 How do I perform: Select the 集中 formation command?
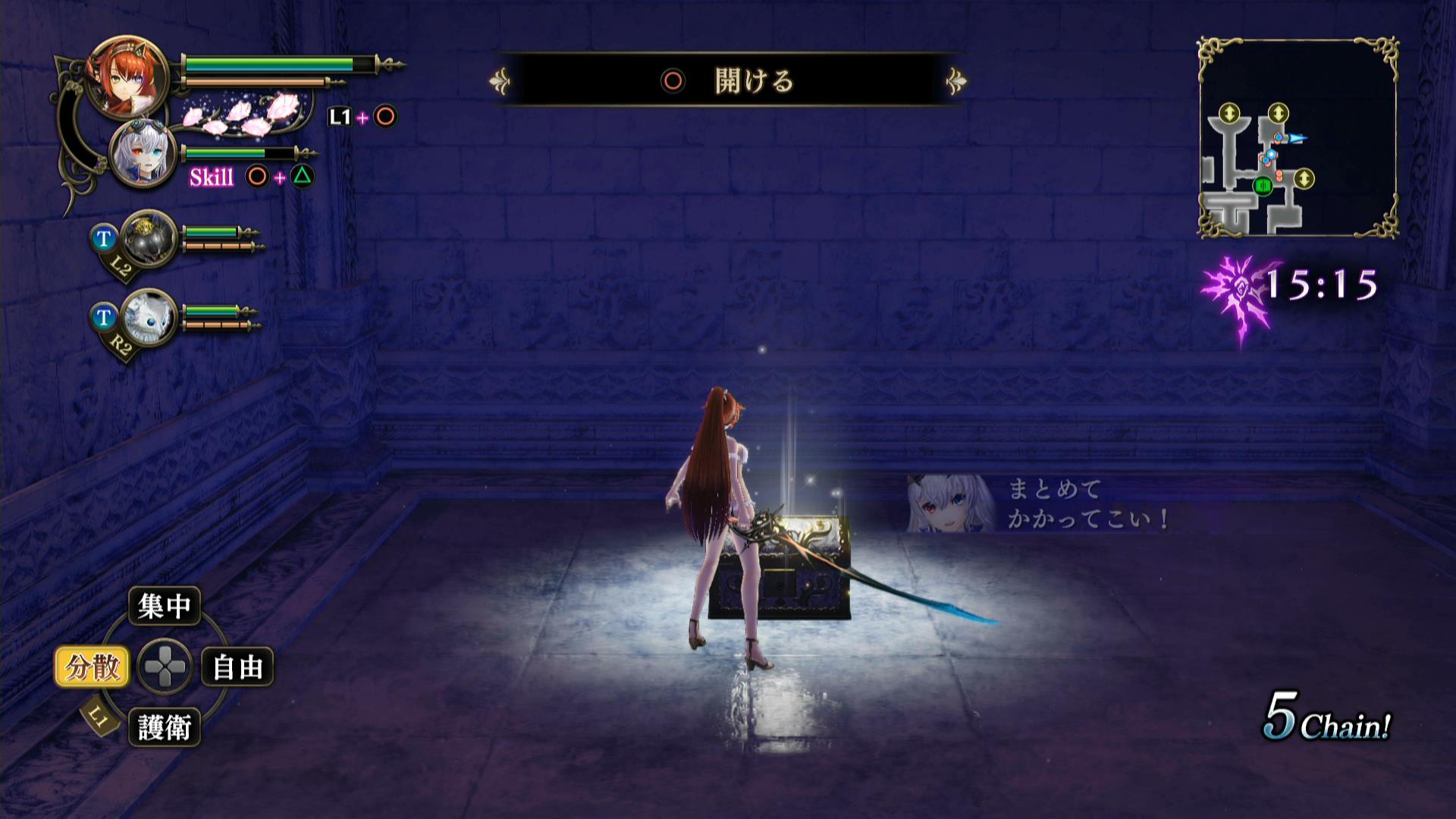point(164,606)
